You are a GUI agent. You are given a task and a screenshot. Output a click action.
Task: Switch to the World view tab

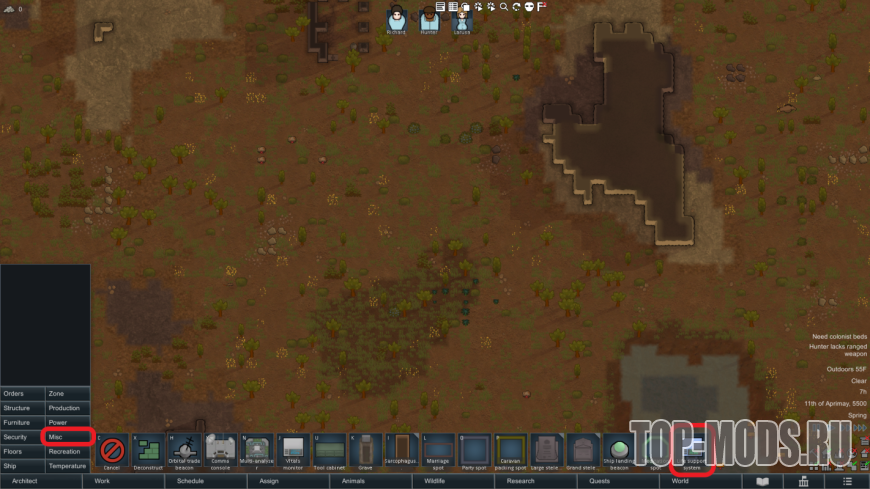point(680,481)
